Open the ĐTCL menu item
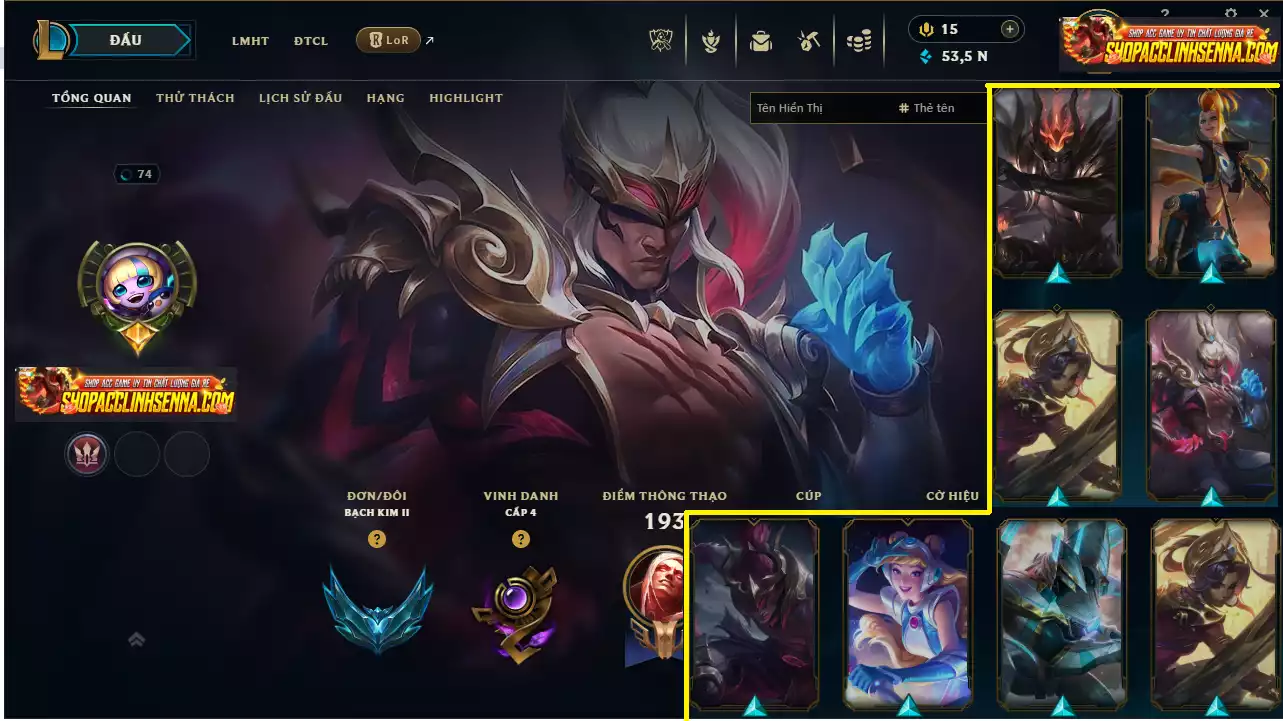 [x=310, y=41]
